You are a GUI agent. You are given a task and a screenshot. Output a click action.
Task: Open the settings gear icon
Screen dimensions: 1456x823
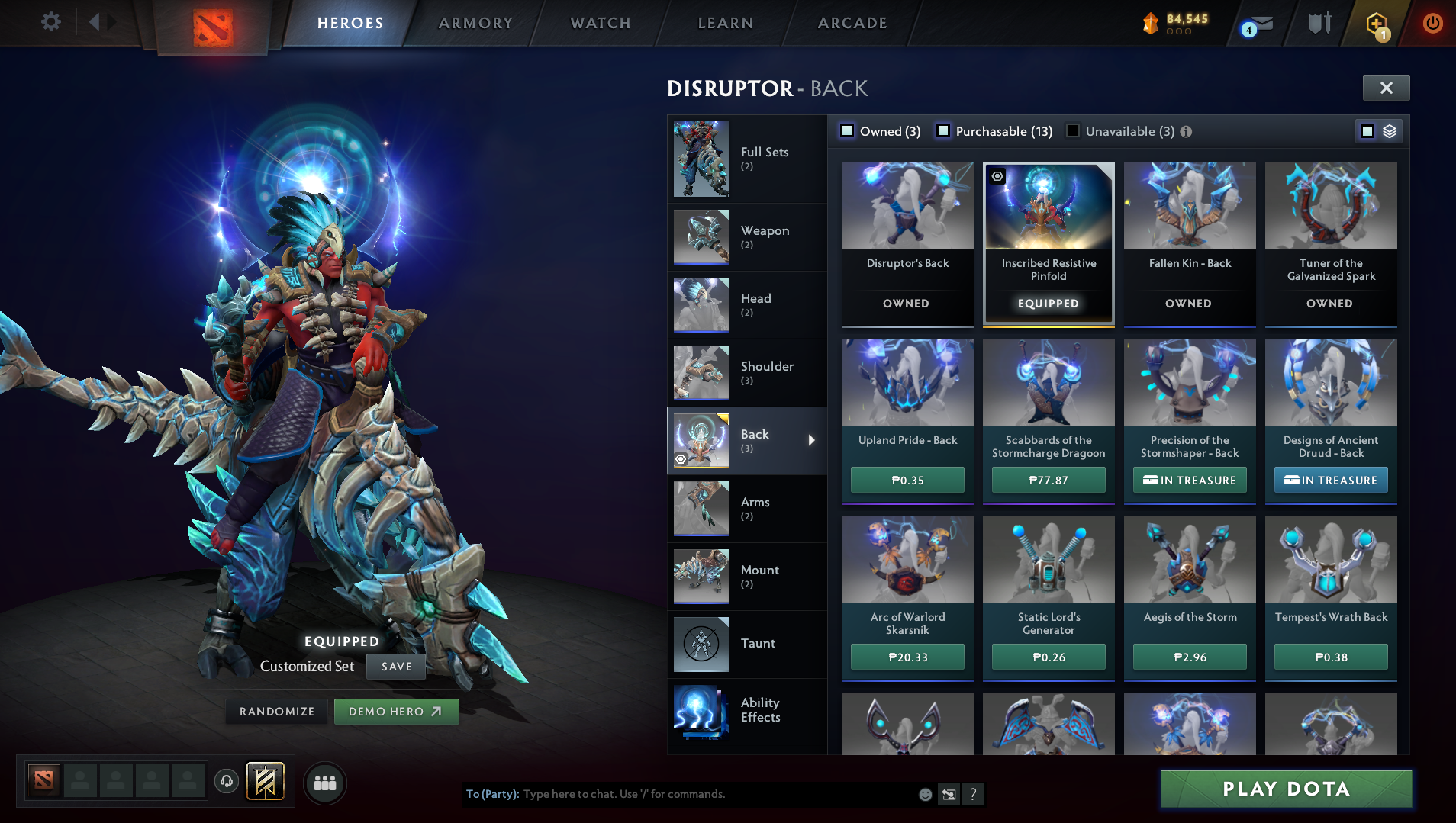50,22
